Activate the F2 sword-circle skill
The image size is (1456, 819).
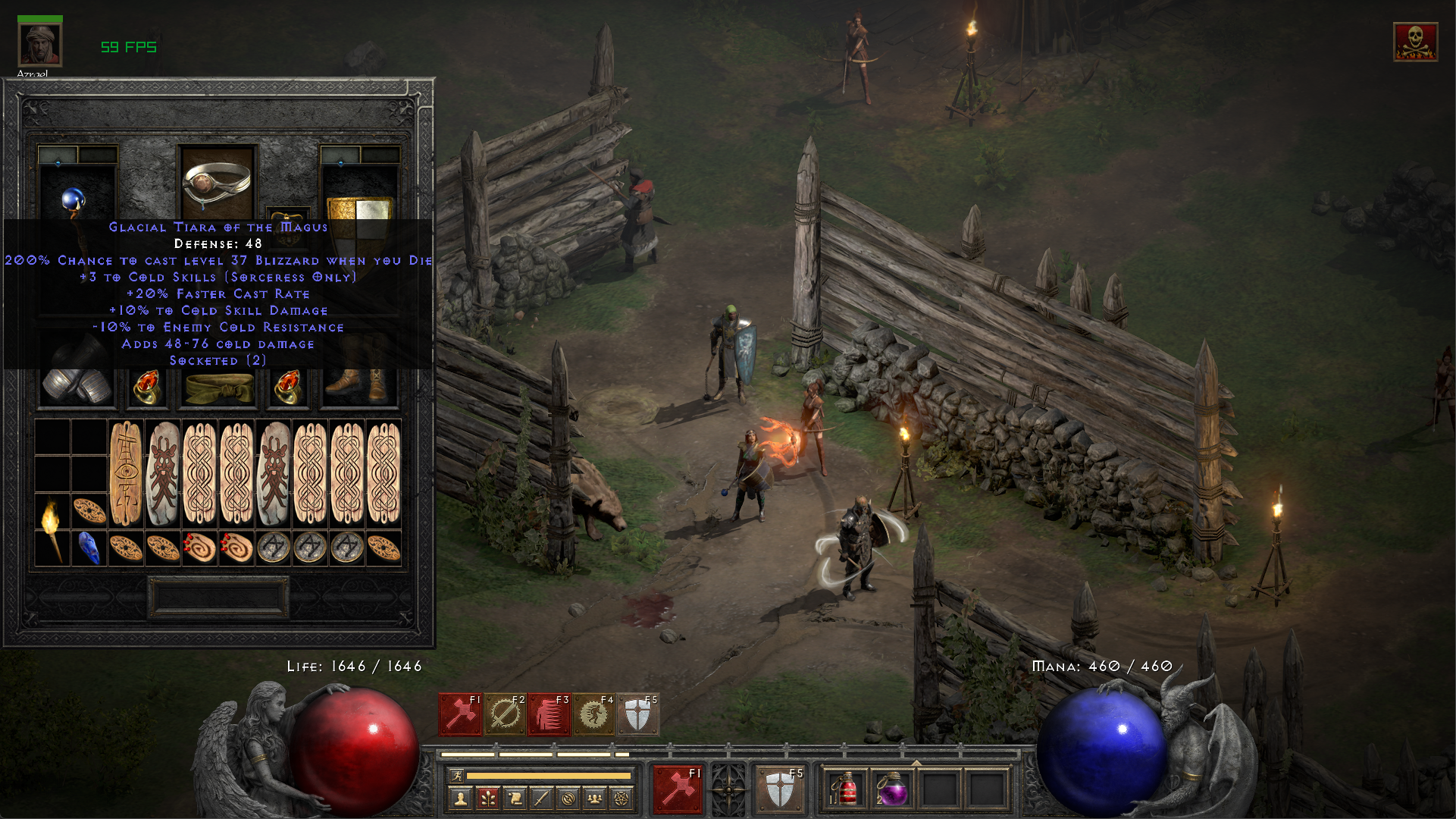pyautogui.click(x=506, y=714)
